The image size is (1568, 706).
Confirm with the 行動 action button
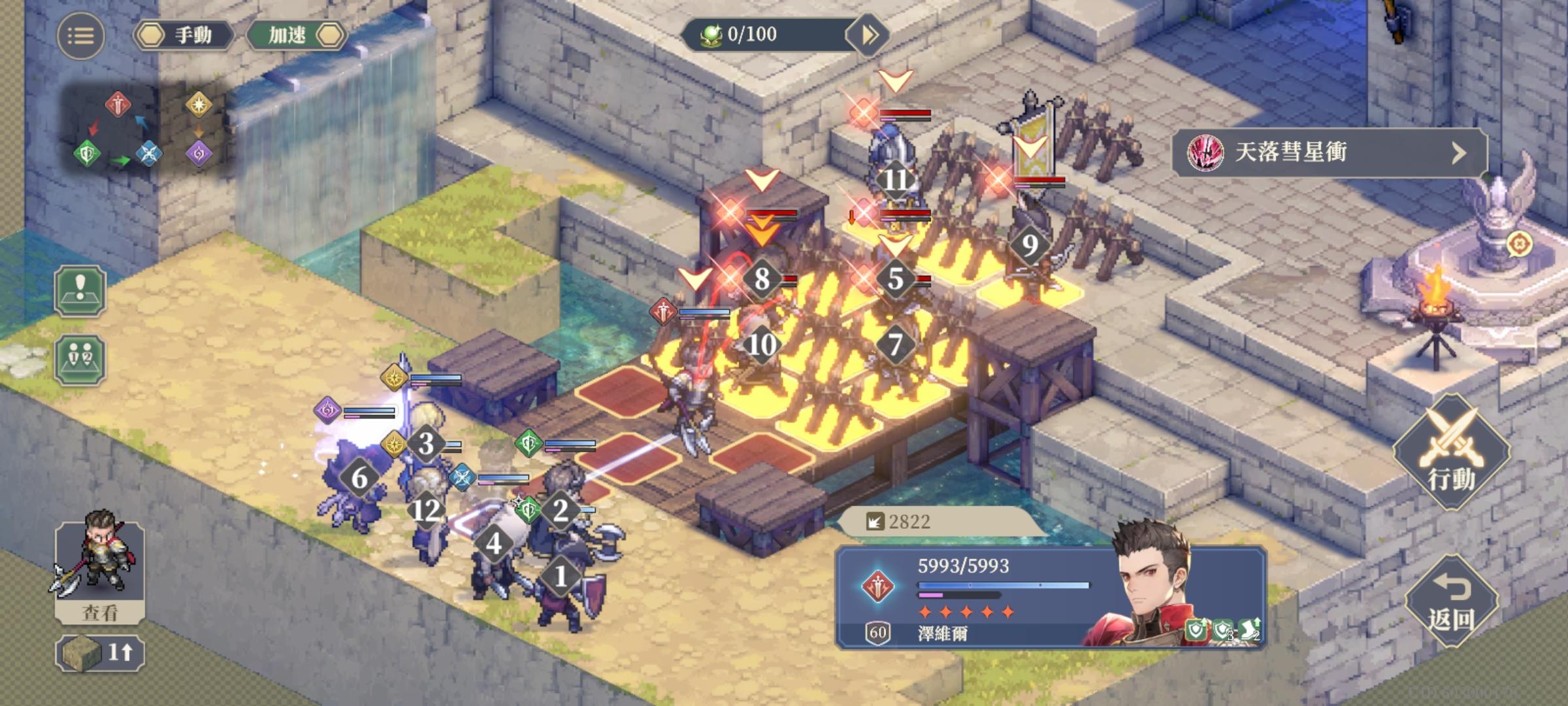1451,453
